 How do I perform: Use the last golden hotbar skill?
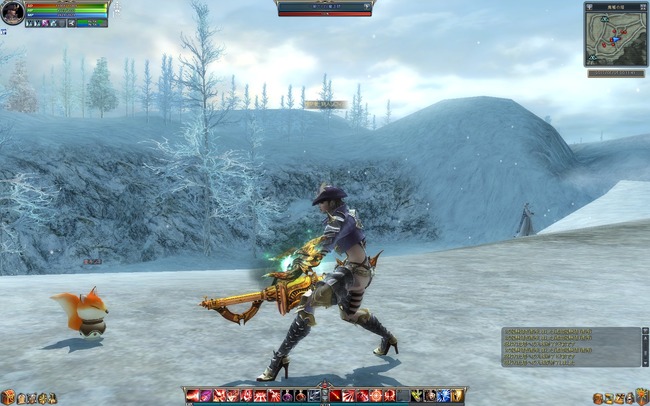[x=456, y=396]
